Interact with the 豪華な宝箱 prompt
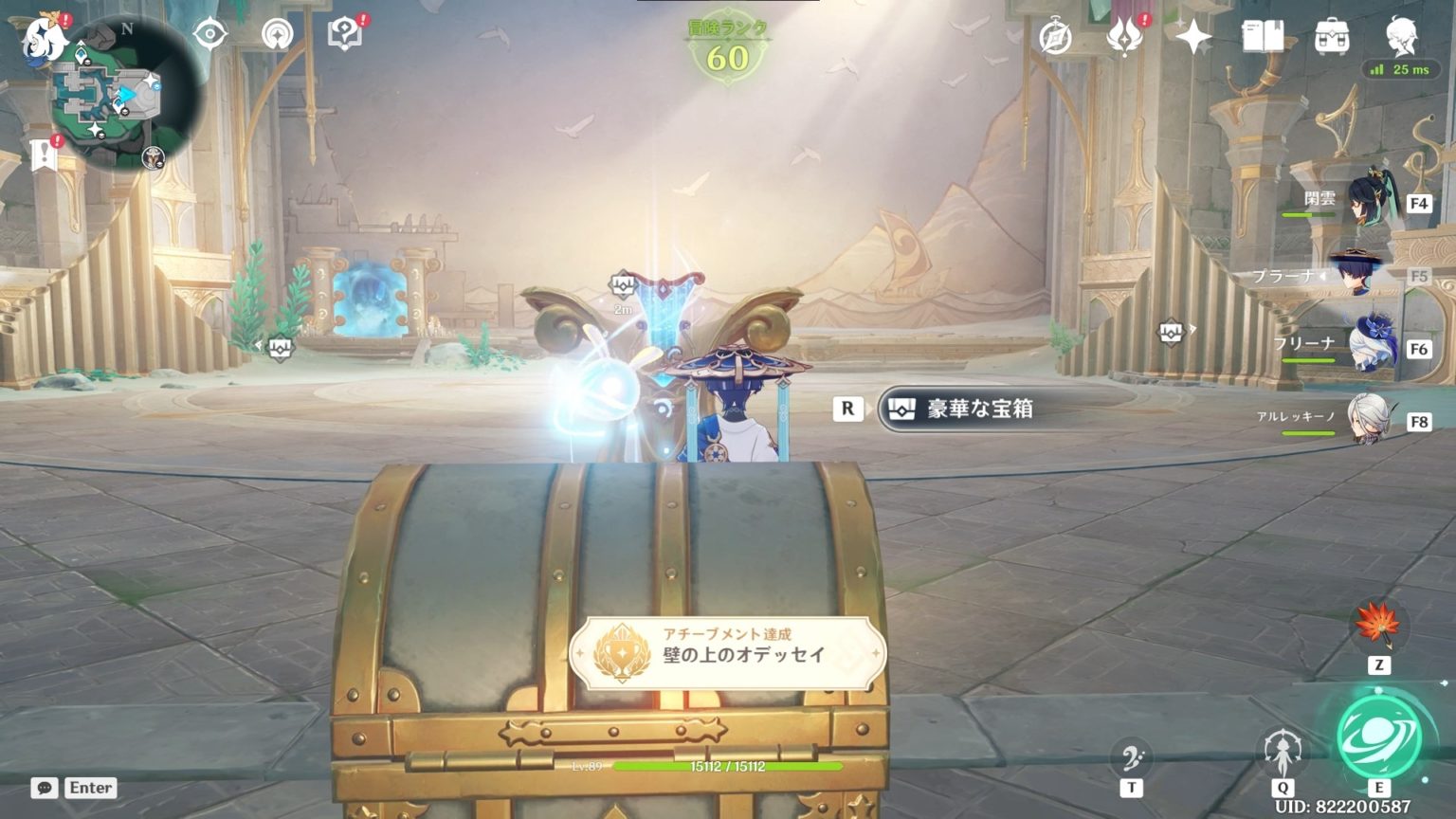The image size is (1456, 819). pyautogui.click(x=971, y=409)
